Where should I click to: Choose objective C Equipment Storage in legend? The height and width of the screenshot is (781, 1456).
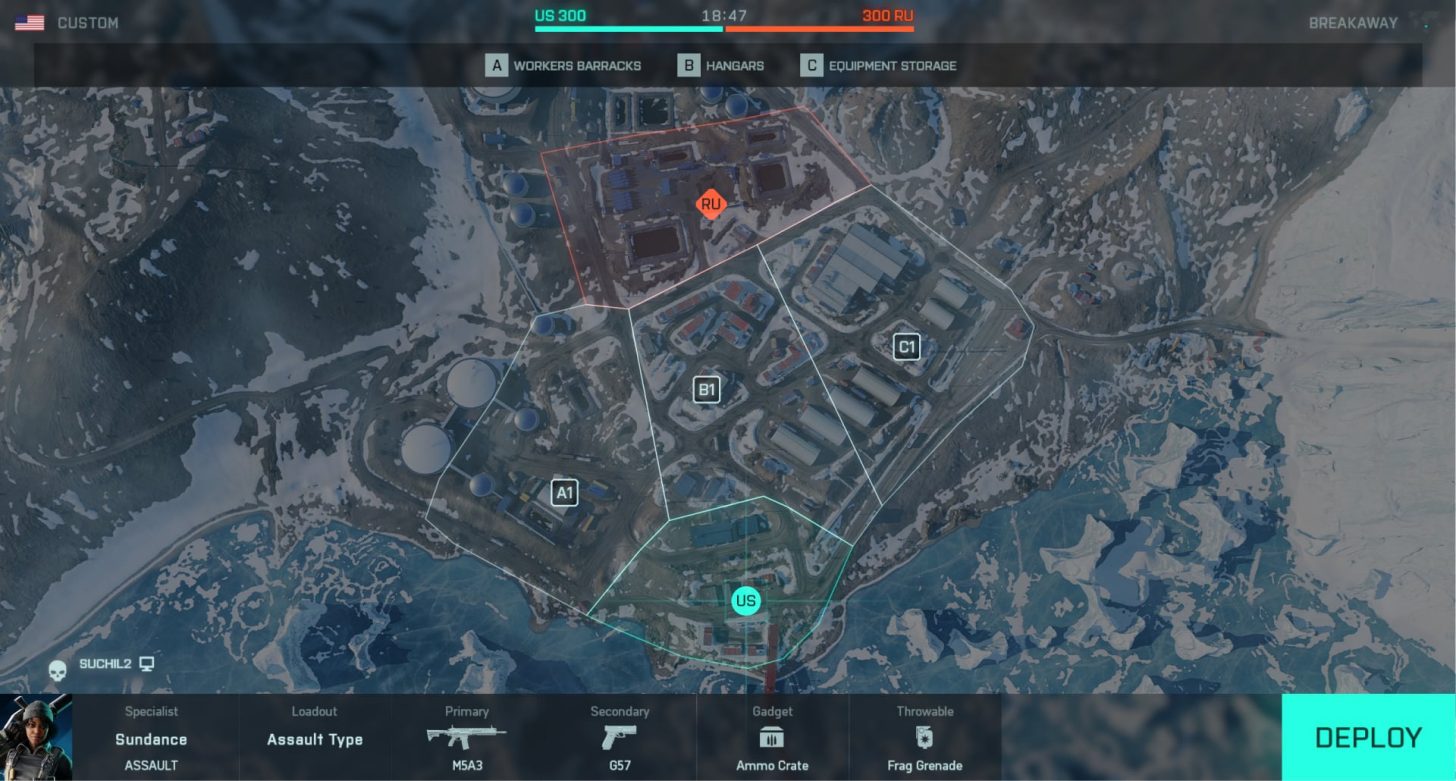pyautogui.click(x=879, y=66)
